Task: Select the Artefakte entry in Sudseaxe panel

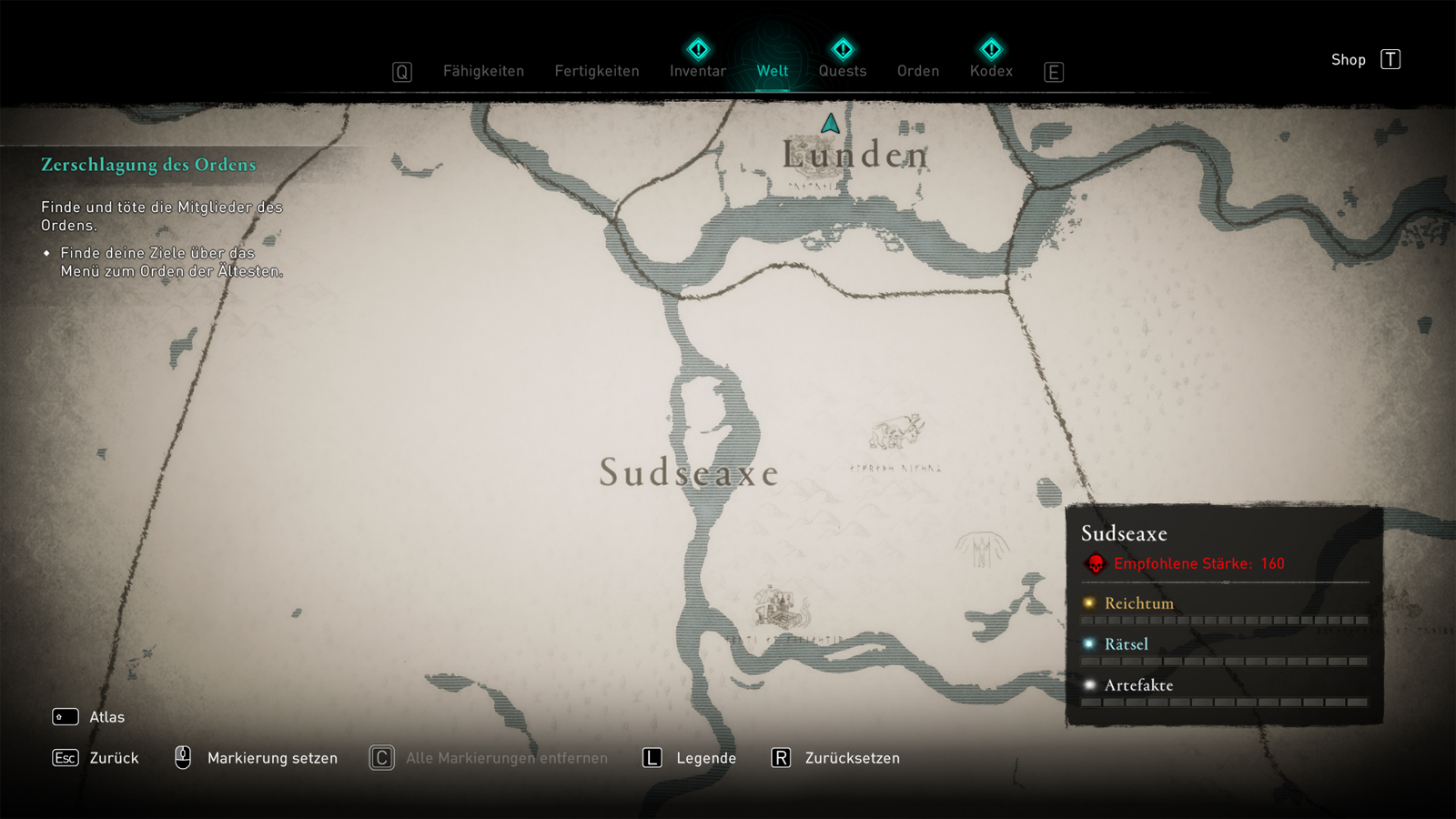Action: pyautogui.click(x=1138, y=685)
